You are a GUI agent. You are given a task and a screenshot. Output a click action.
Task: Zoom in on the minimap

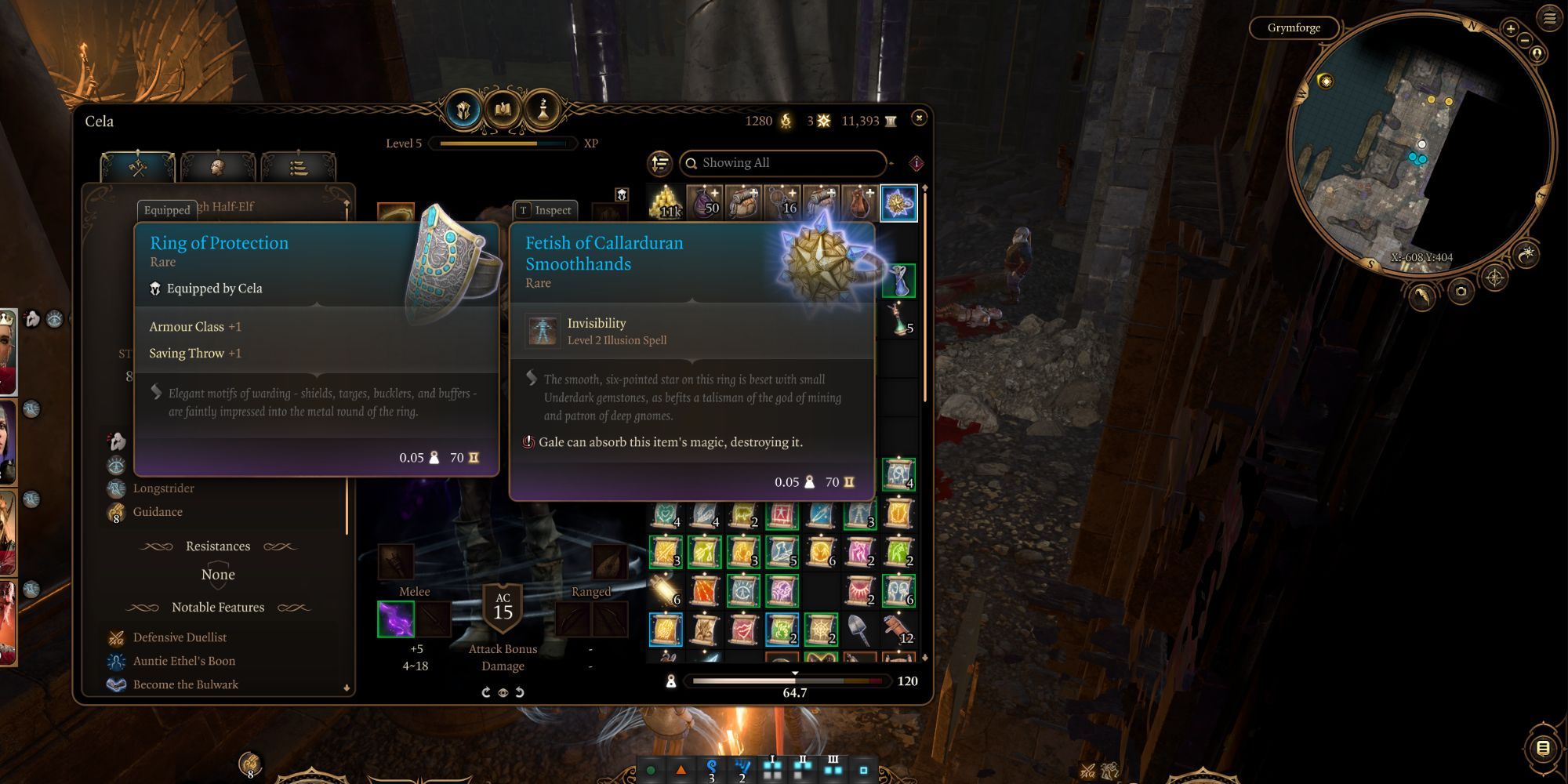pos(1511,28)
